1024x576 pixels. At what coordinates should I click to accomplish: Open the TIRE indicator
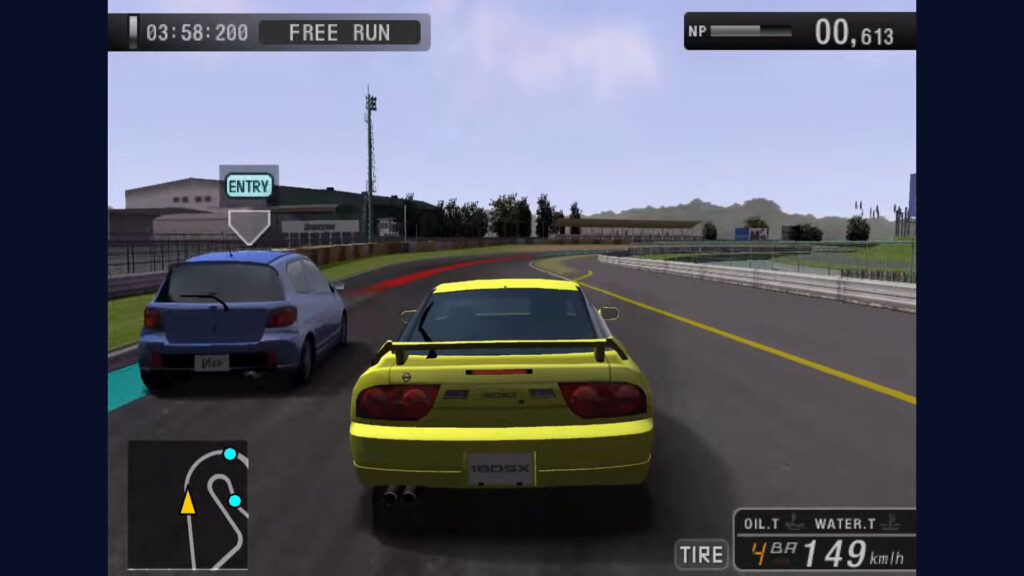701,554
